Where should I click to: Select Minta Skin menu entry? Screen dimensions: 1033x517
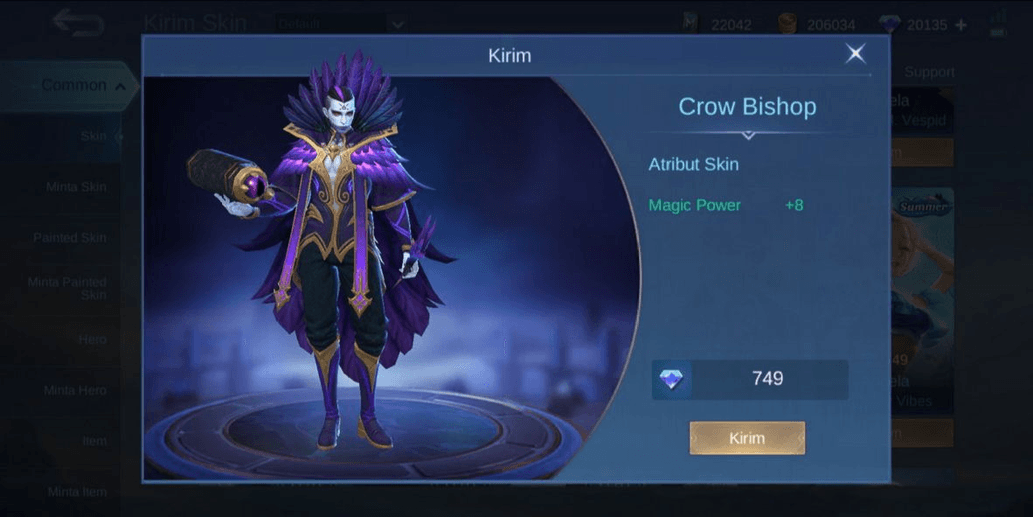point(76,187)
